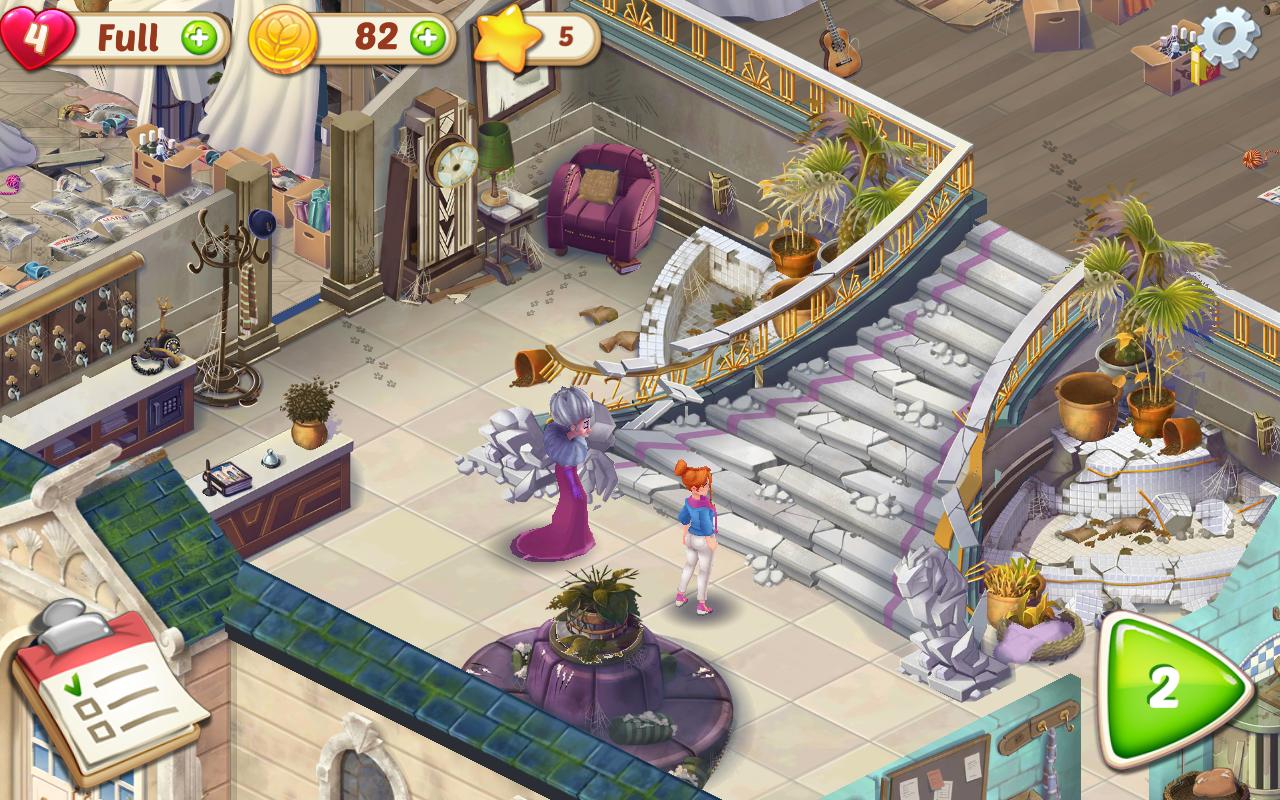The width and height of the screenshot is (1280, 800).
Task: Tap the red heart lives icon
Action: click(x=35, y=36)
